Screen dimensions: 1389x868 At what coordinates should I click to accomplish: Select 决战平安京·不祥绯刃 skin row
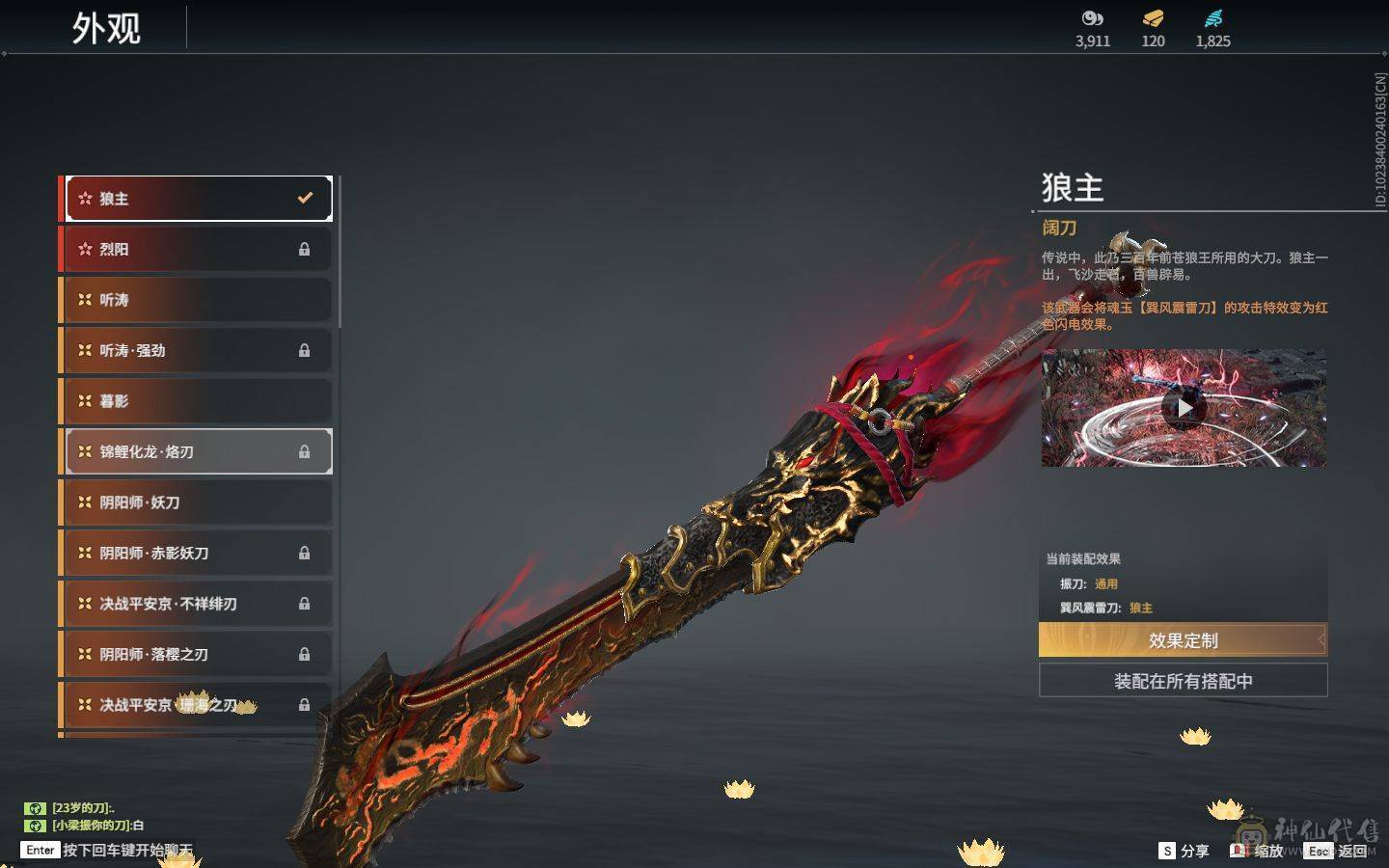(x=198, y=604)
